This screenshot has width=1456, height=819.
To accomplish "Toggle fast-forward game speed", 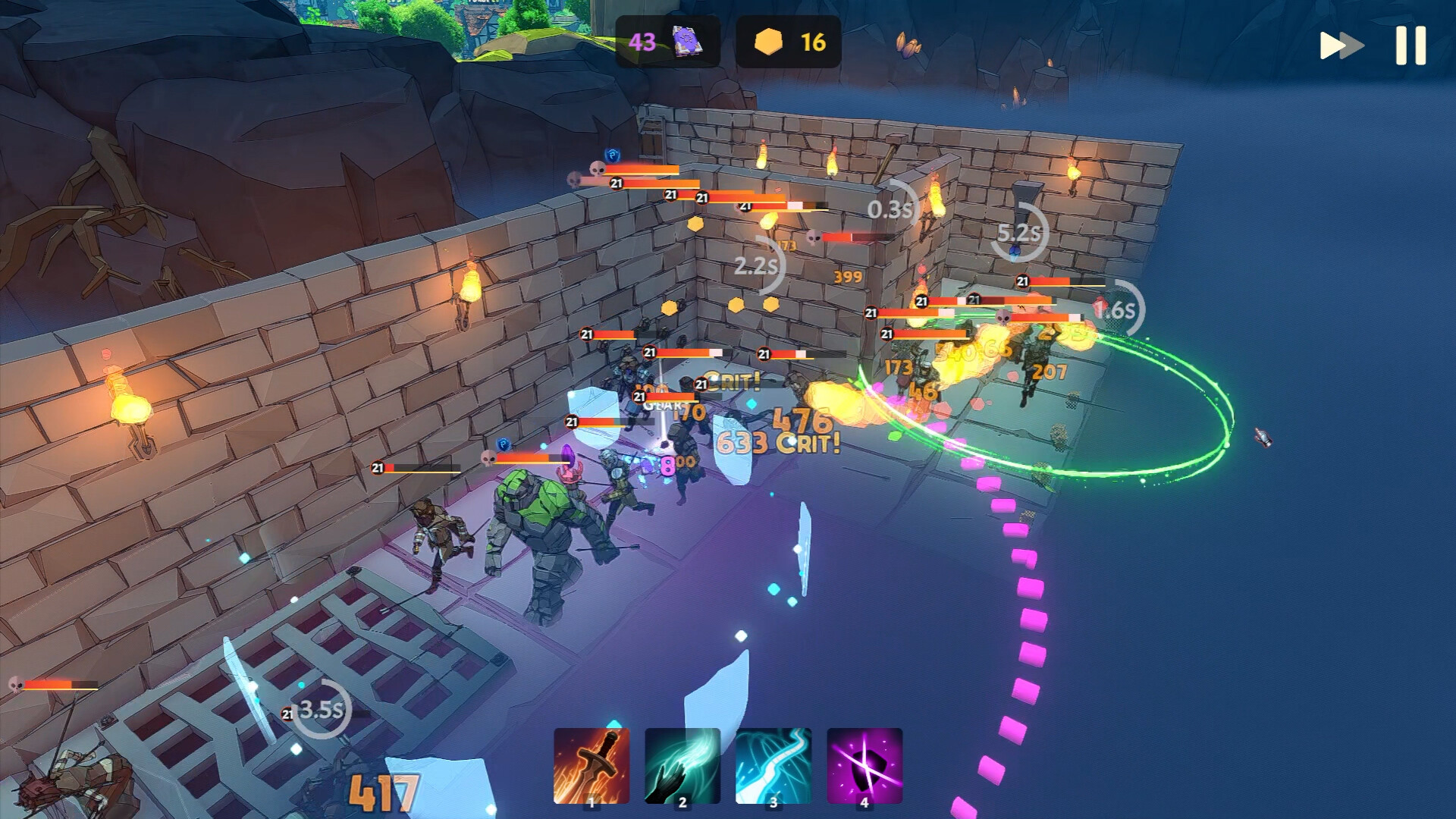I will coord(1341,45).
